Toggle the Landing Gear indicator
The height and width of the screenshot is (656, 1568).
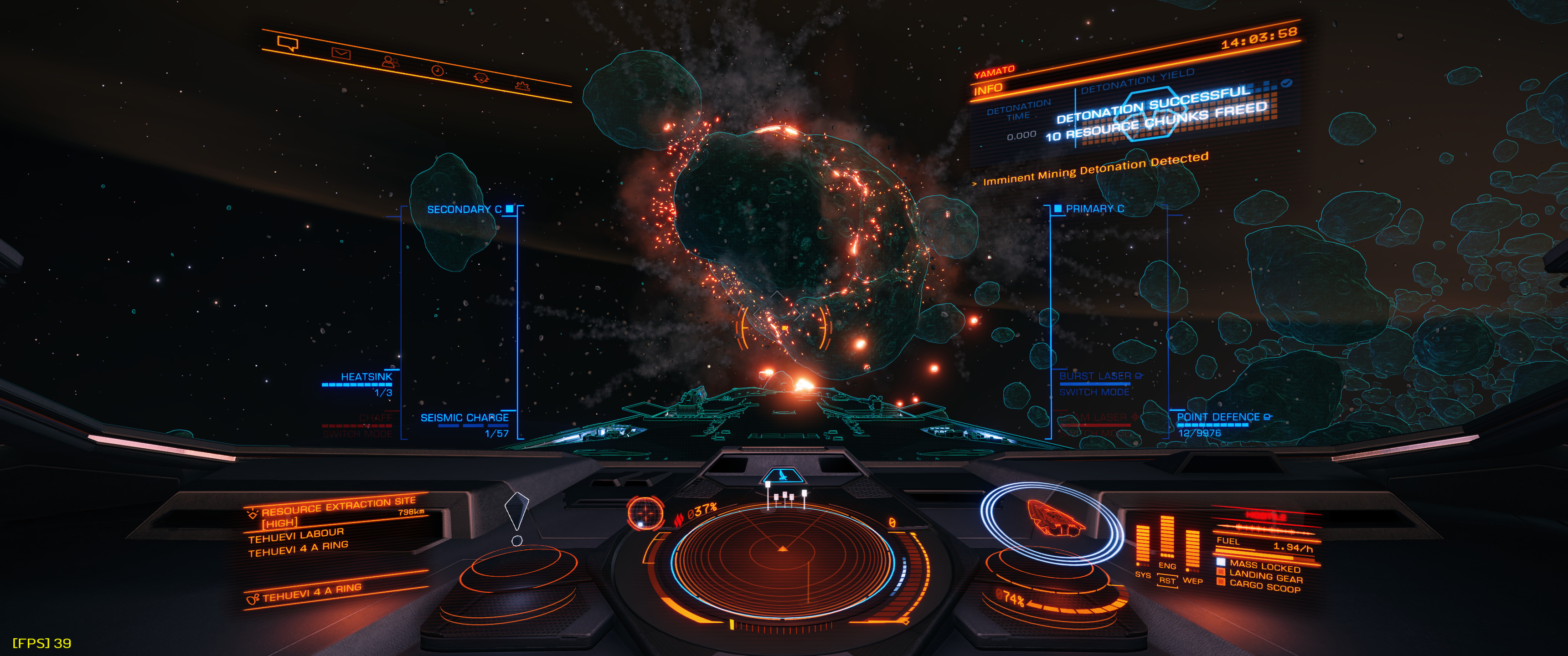[1265, 576]
